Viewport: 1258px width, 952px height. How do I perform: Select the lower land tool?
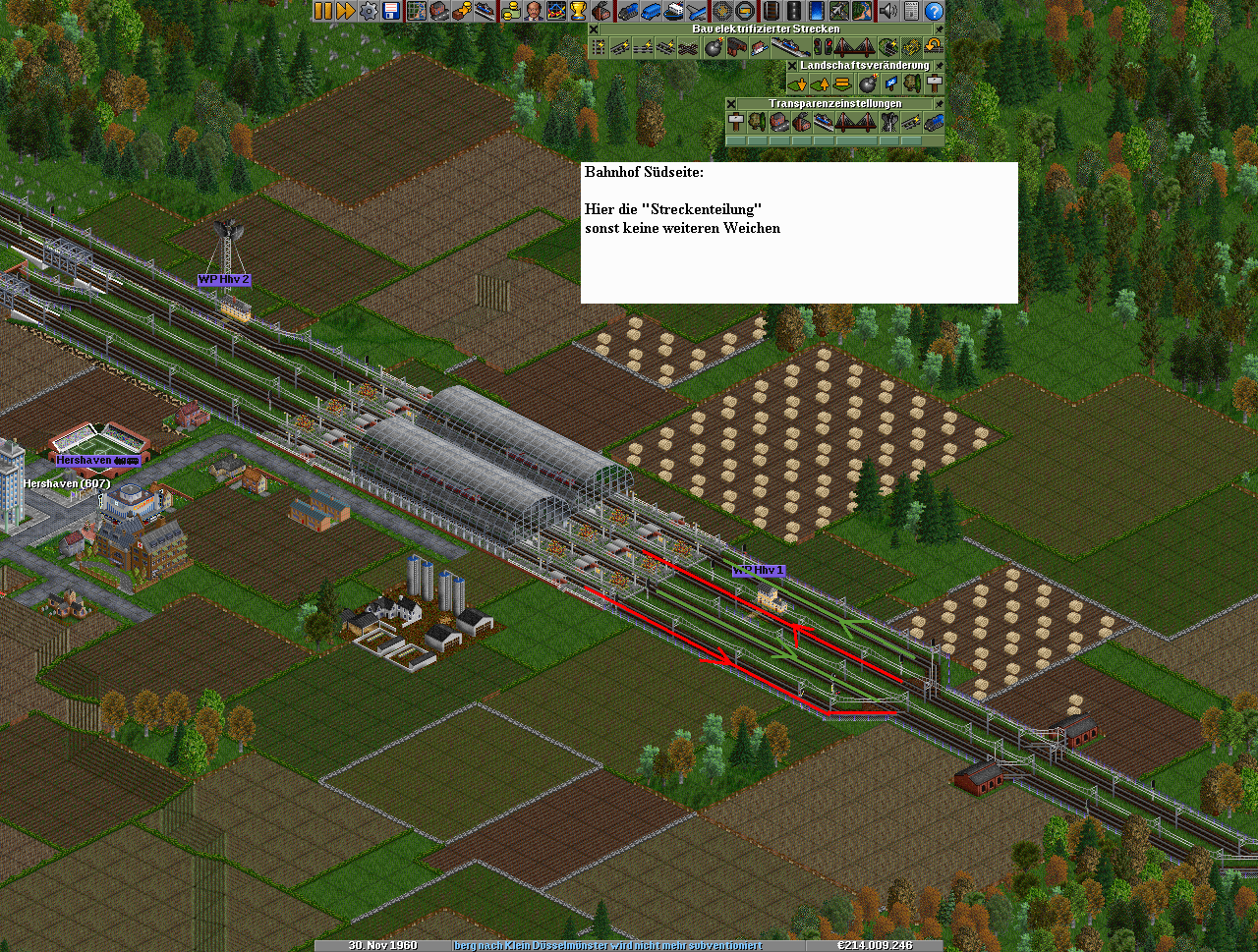point(797,84)
